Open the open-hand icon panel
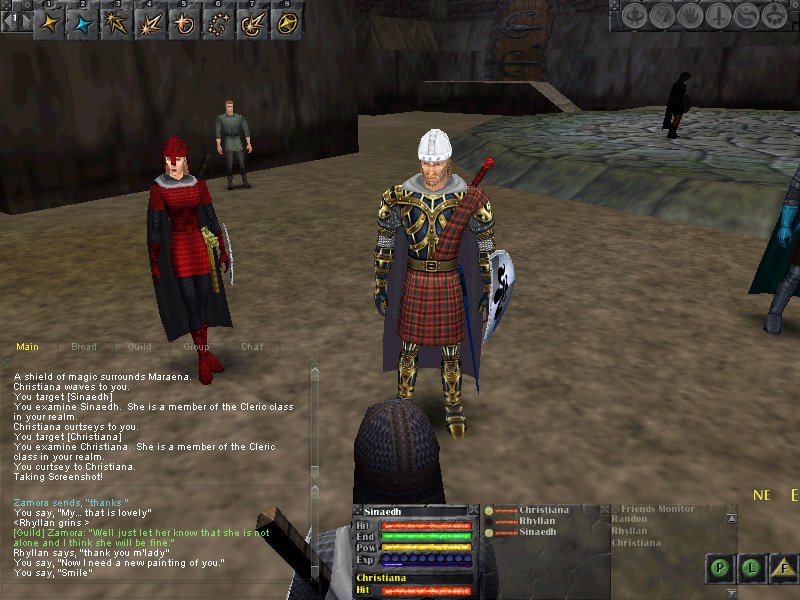 click(x=692, y=17)
